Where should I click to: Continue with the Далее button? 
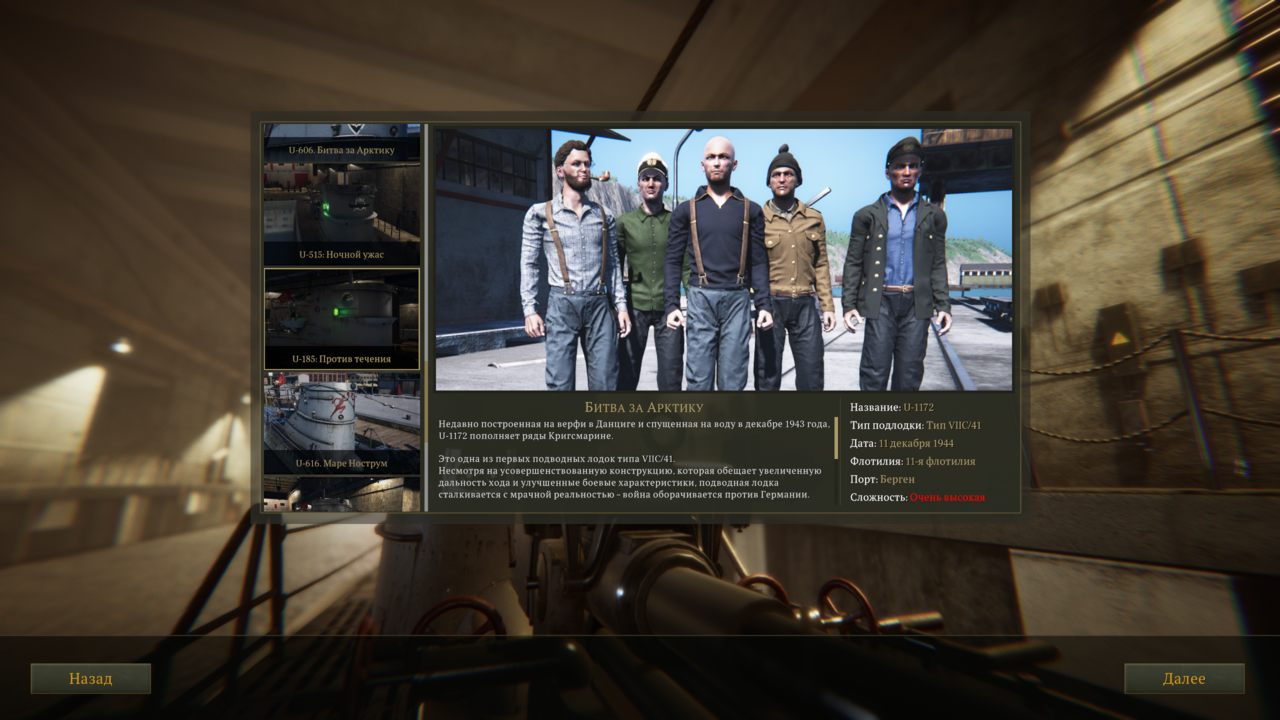coord(1184,678)
